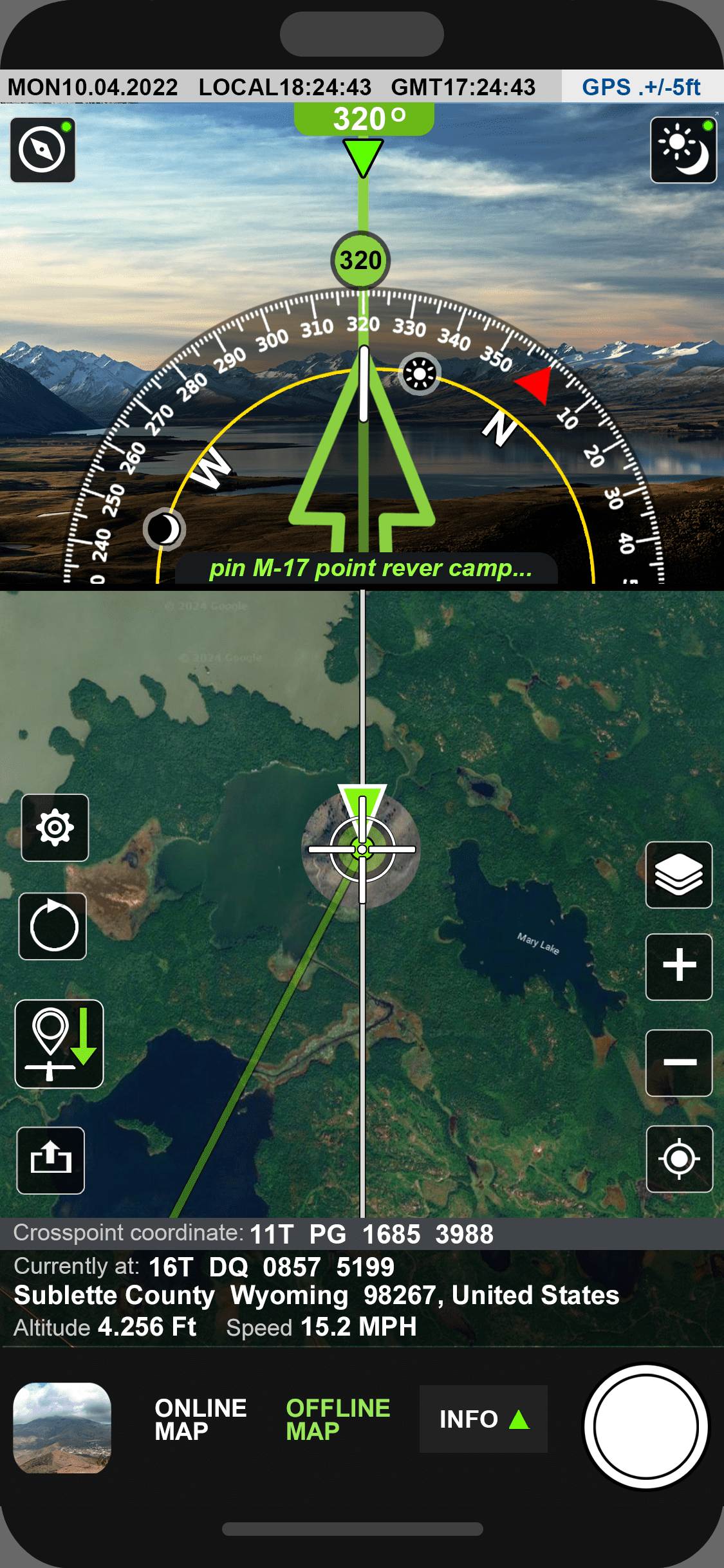Screen dimensions: 724x1568
Task: Click the circular refresh arrow button
Action: tap(53, 926)
